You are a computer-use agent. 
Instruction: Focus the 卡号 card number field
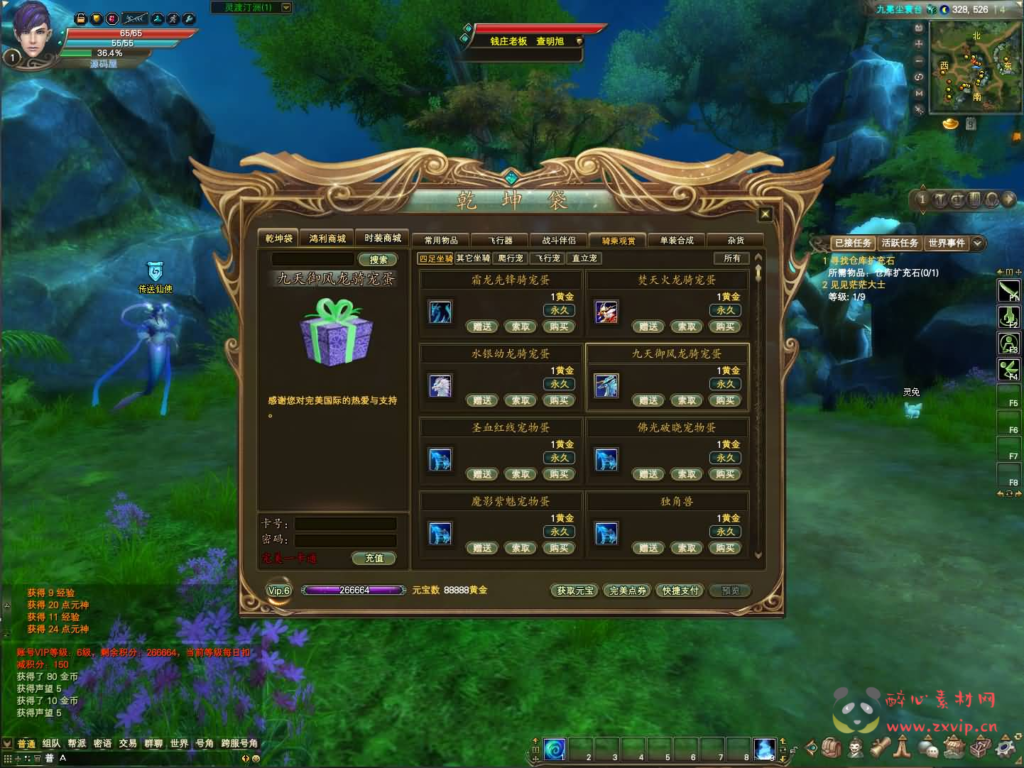(x=345, y=524)
